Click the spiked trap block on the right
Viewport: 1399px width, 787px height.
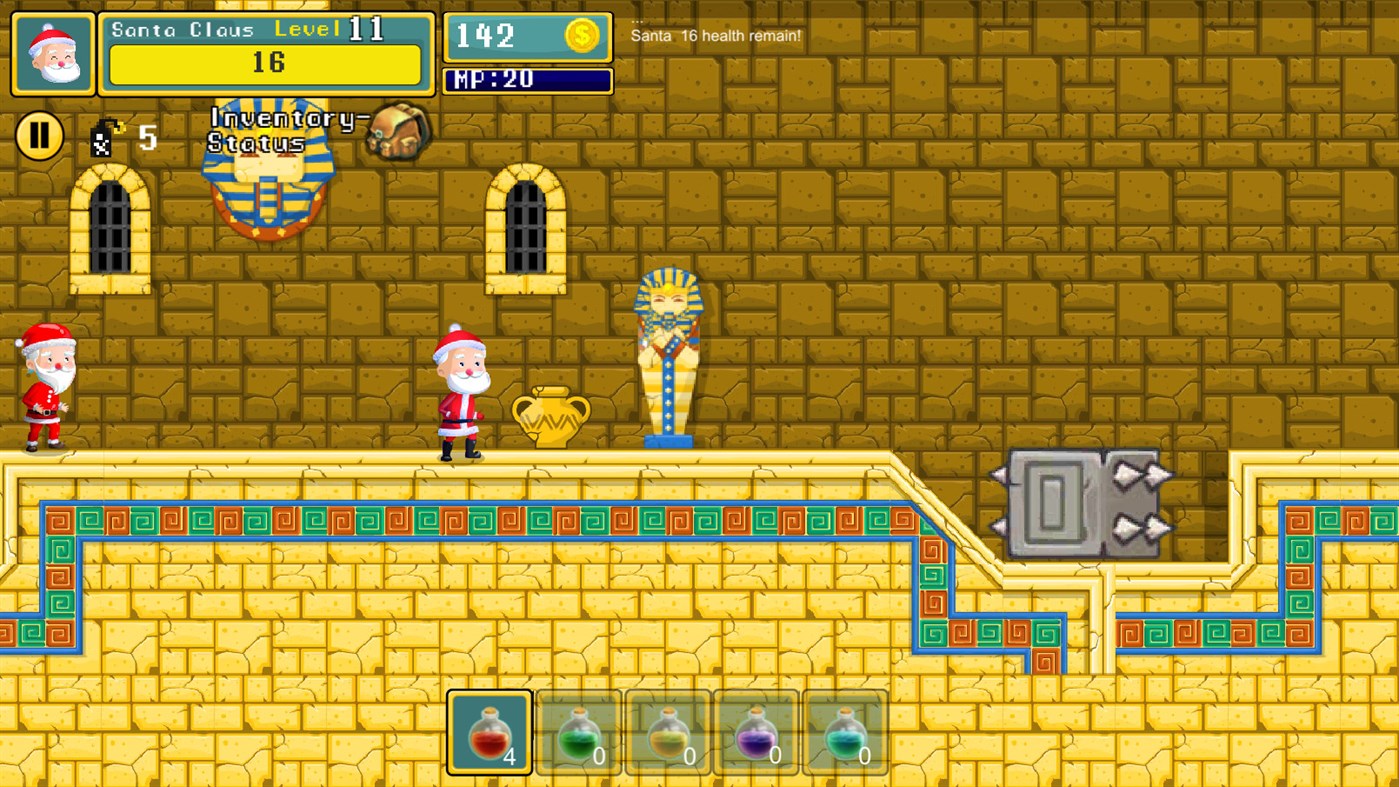[x=1085, y=503]
